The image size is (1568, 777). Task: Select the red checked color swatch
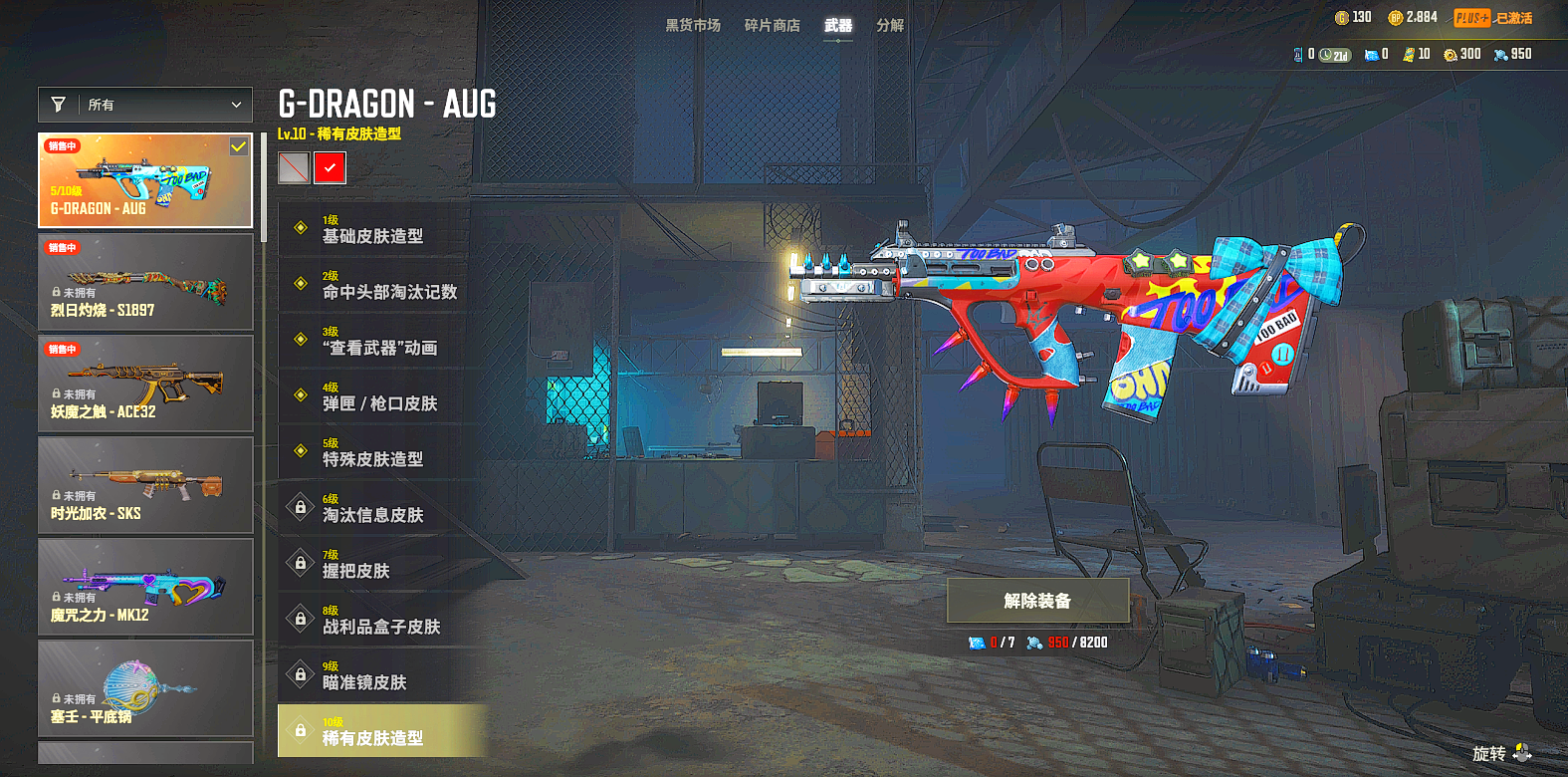click(x=330, y=168)
